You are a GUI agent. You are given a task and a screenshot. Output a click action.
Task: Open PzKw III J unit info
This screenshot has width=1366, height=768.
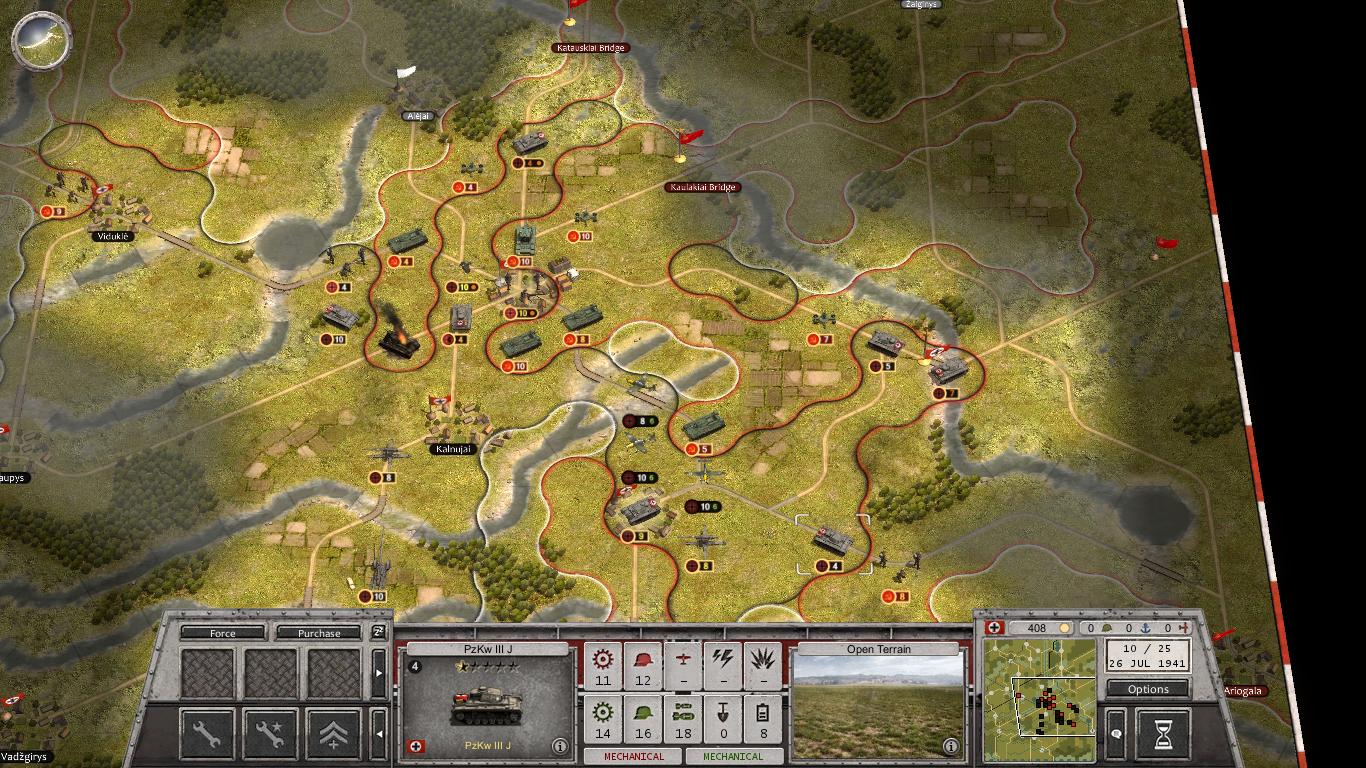coord(560,746)
